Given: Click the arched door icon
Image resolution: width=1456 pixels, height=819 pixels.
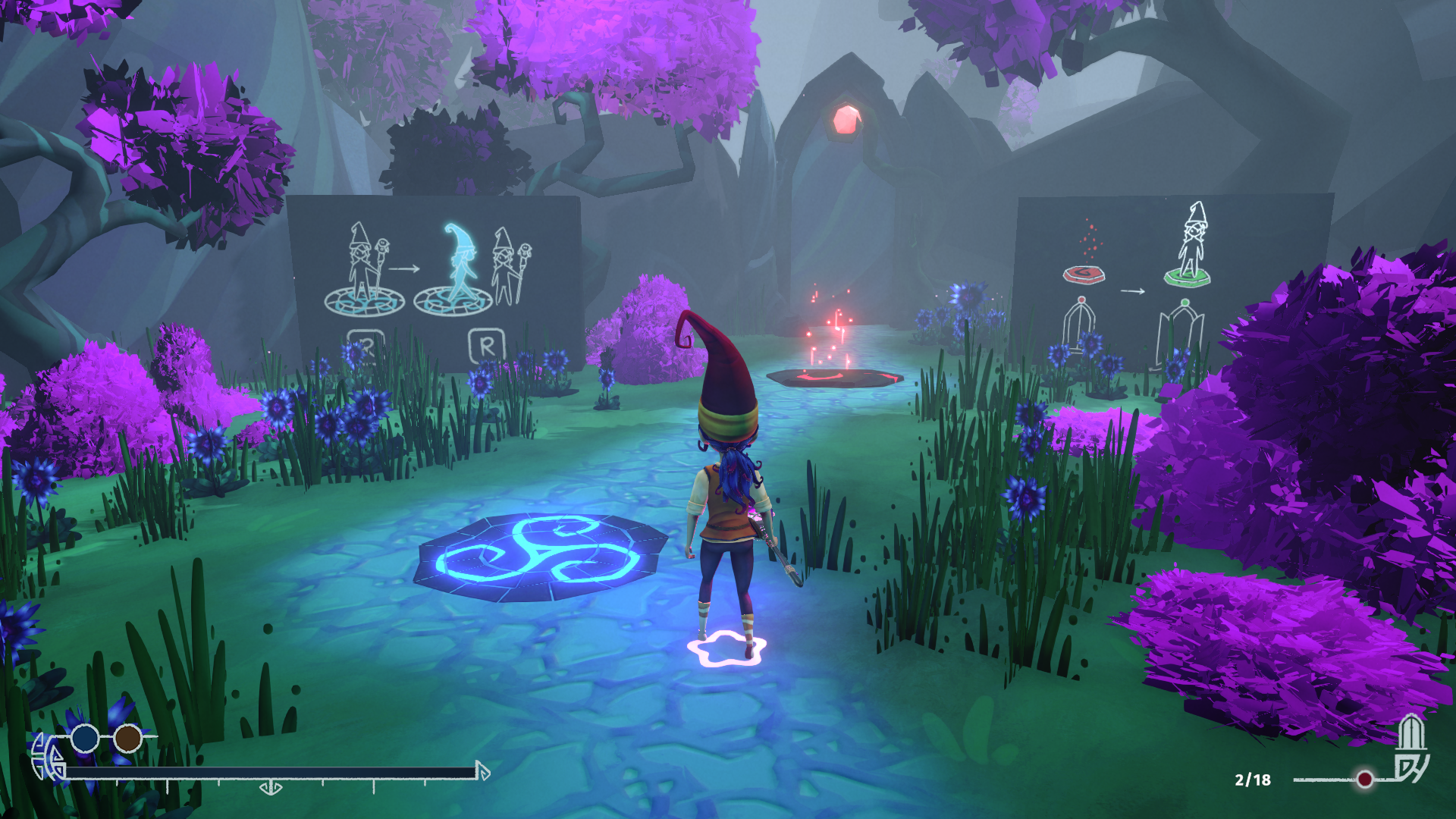Looking at the screenshot, I should 1410,732.
